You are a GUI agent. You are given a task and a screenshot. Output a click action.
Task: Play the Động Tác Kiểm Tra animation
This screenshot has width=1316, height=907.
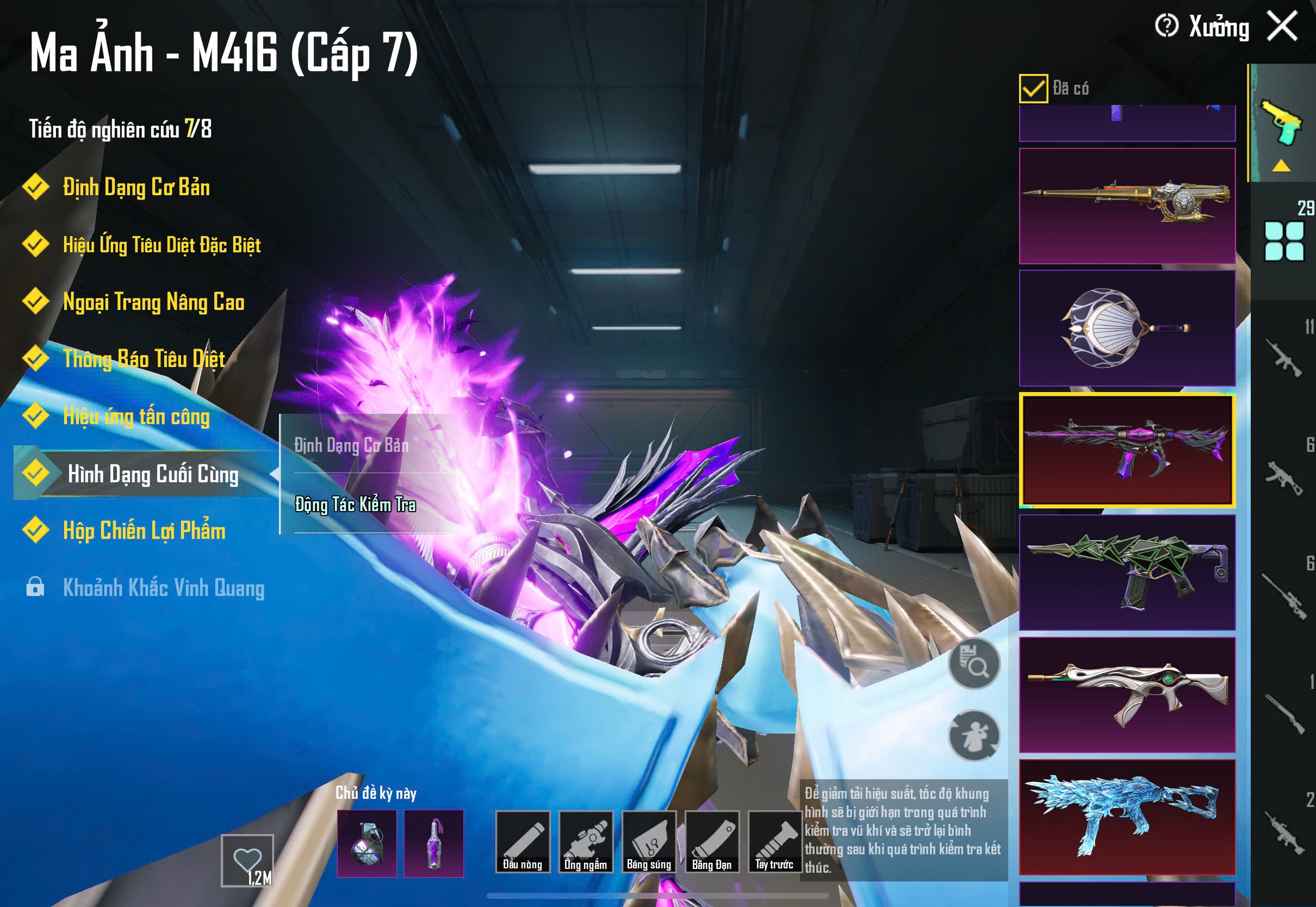[355, 505]
